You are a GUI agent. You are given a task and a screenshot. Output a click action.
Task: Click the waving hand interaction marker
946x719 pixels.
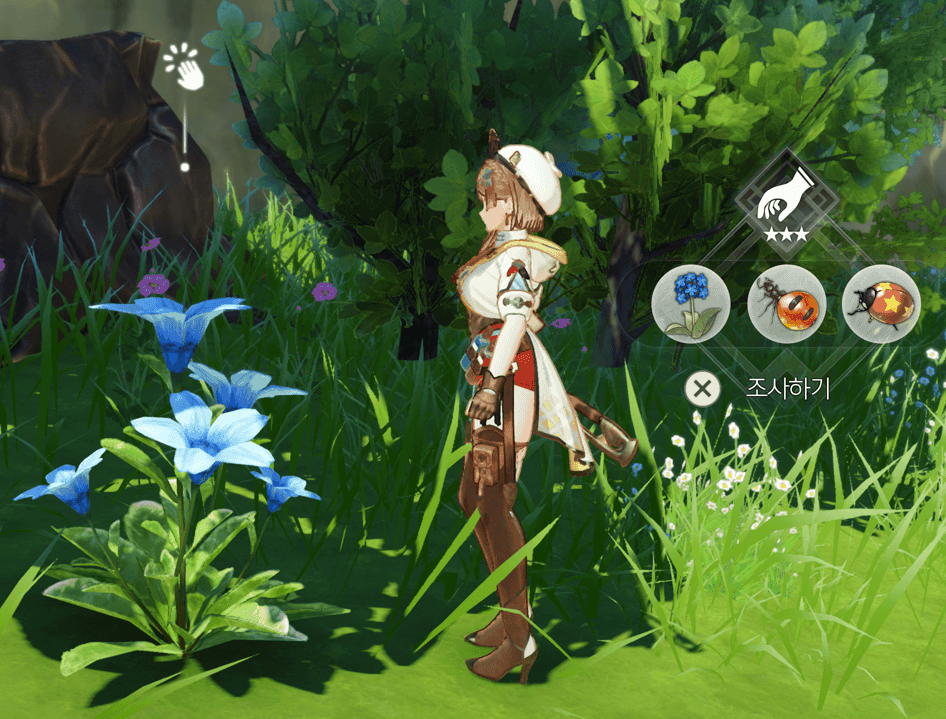pos(185,66)
